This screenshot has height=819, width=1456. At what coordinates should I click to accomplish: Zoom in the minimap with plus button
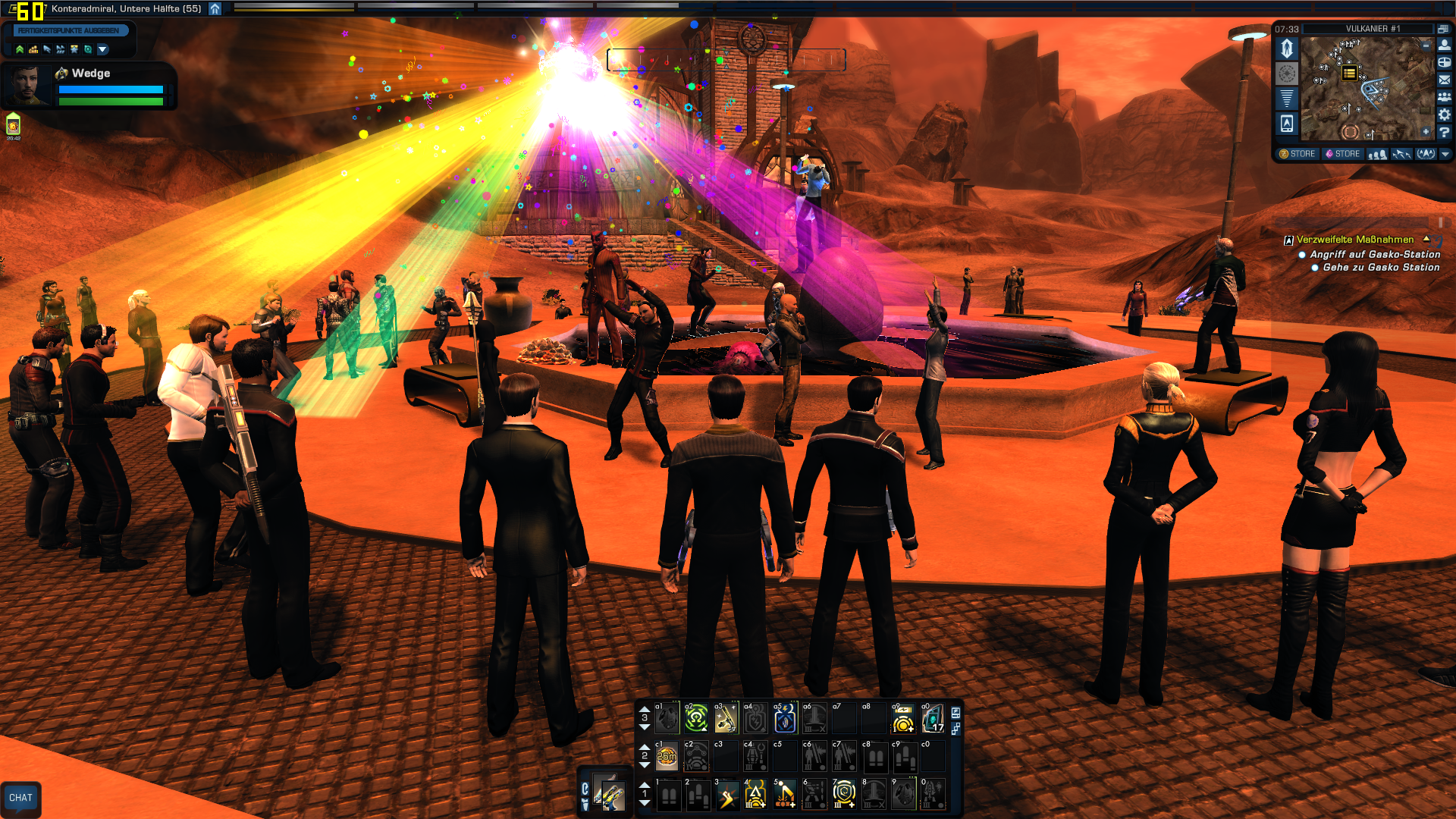[1426, 132]
